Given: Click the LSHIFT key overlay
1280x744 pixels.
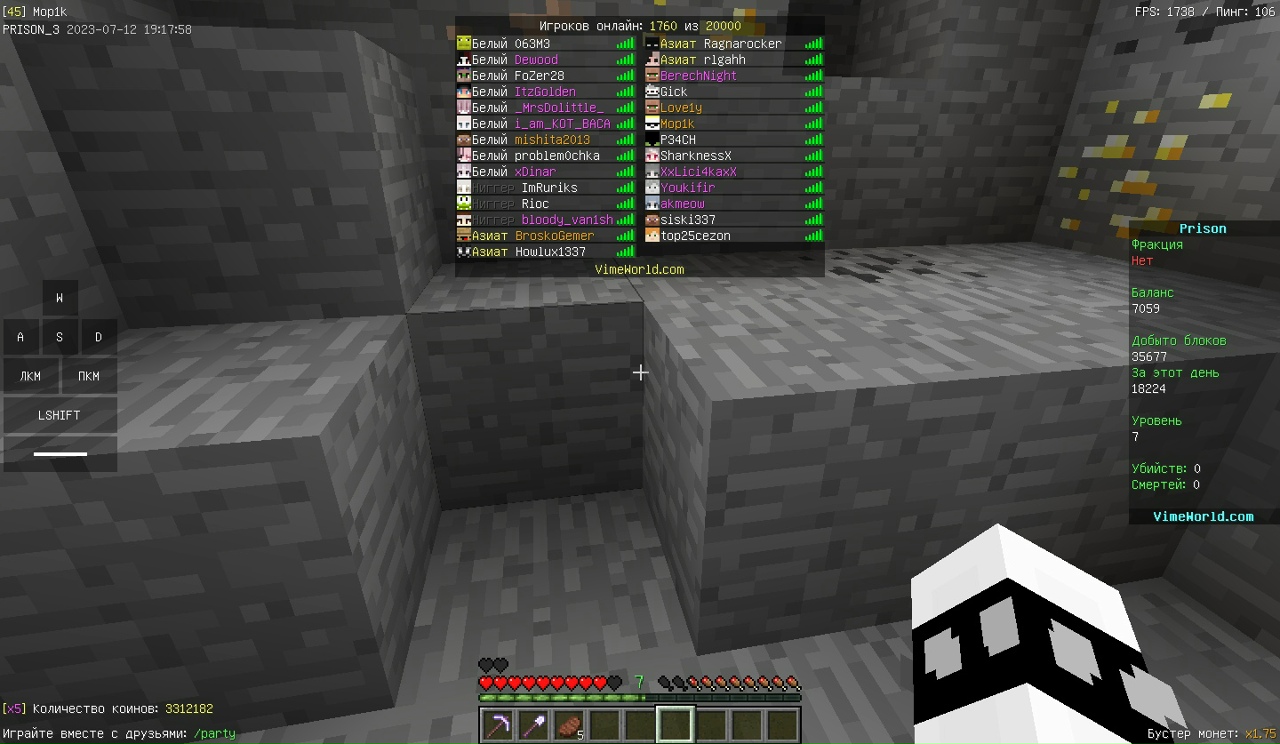Looking at the screenshot, I should click(x=58, y=415).
